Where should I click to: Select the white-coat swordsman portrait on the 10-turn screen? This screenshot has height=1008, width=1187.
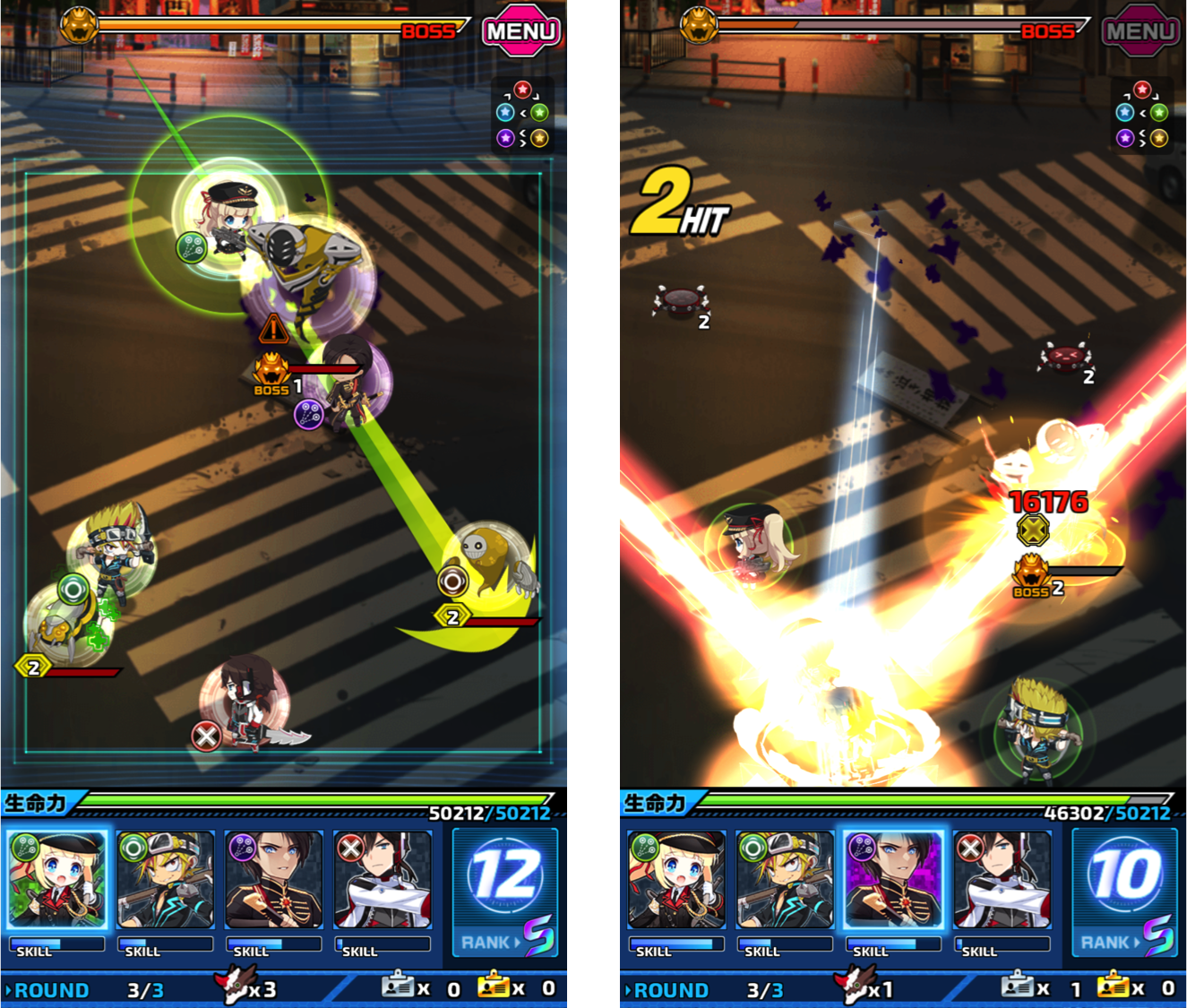click(1002, 879)
